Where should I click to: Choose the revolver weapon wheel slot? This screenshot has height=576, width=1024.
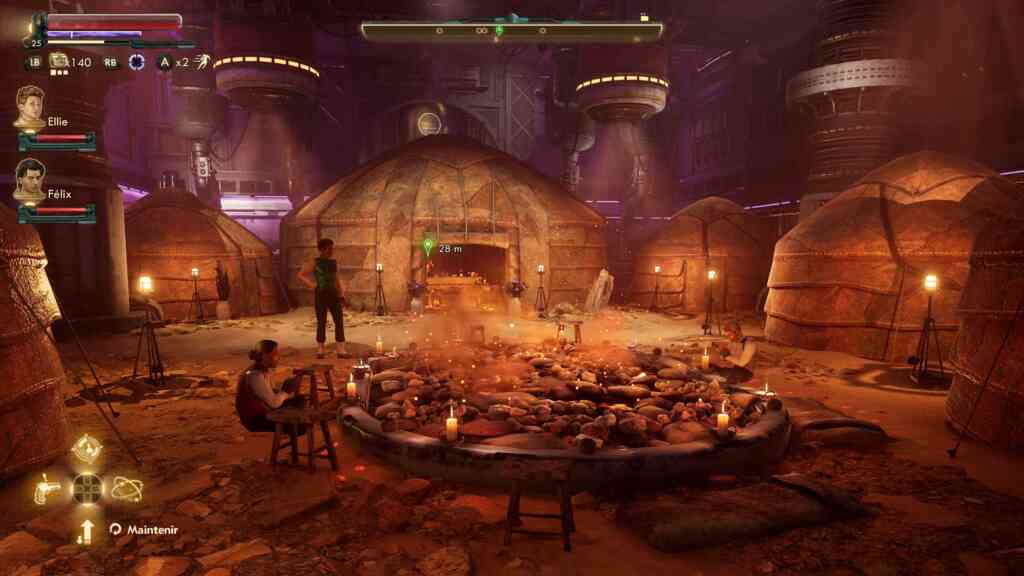click(x=47, y=489)
